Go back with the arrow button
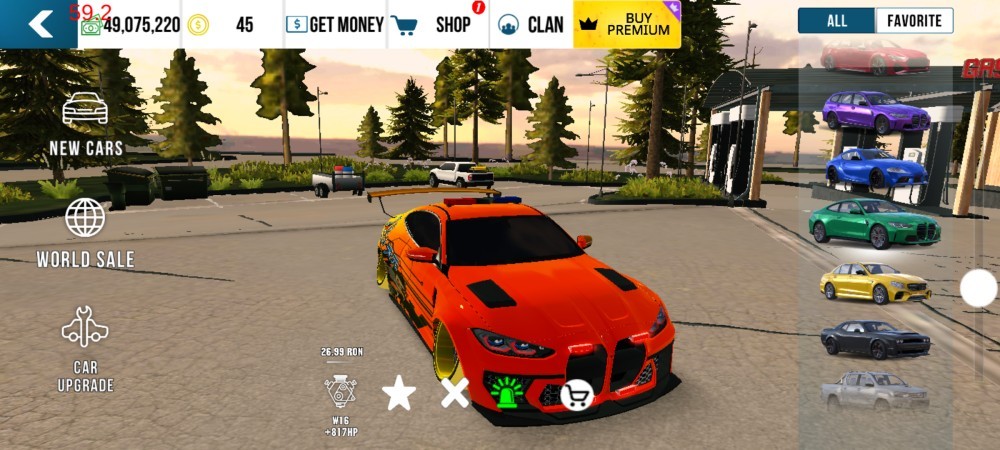 38,24
